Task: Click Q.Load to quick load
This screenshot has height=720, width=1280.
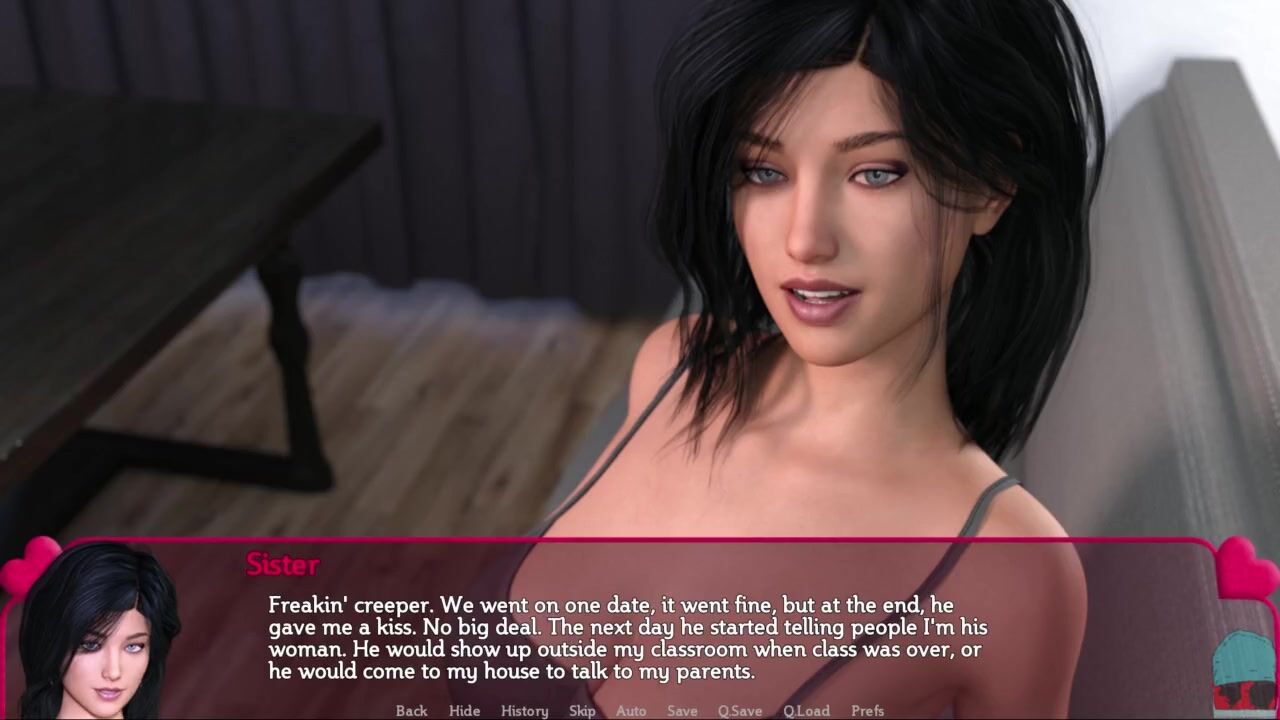Action: click(806, 711)
